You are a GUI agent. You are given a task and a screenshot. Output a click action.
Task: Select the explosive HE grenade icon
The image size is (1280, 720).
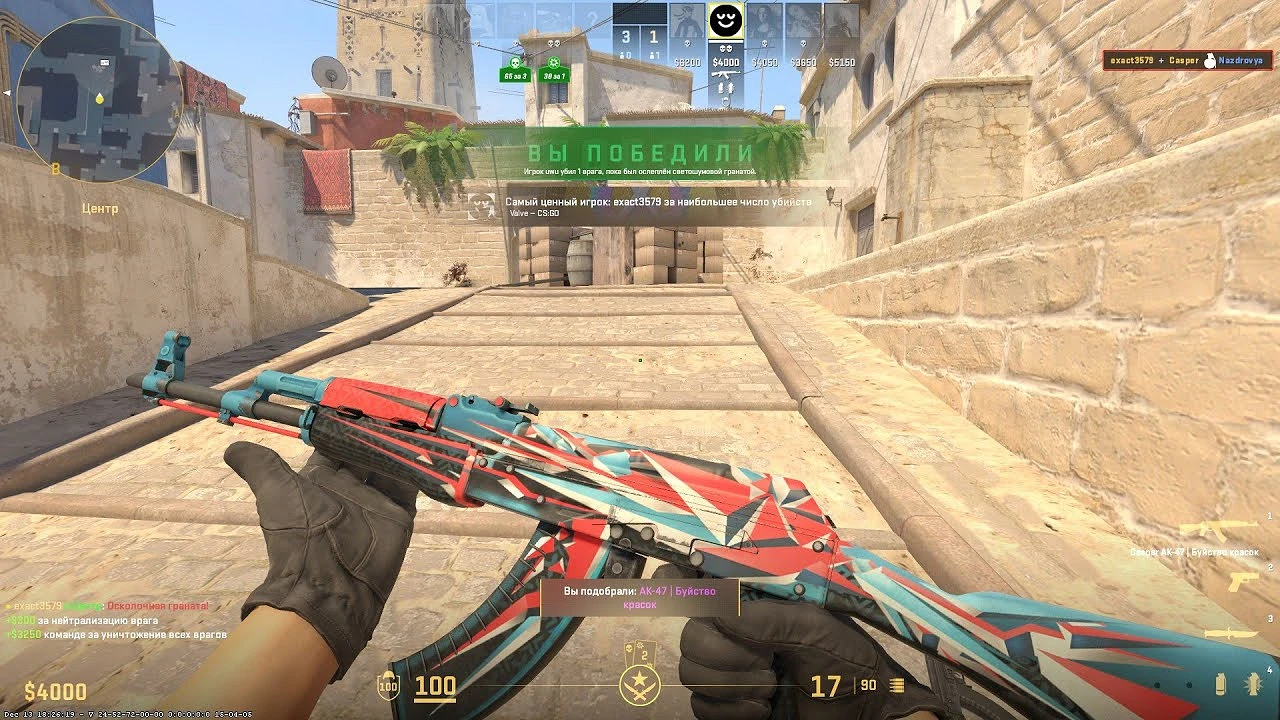[1252, 684]
